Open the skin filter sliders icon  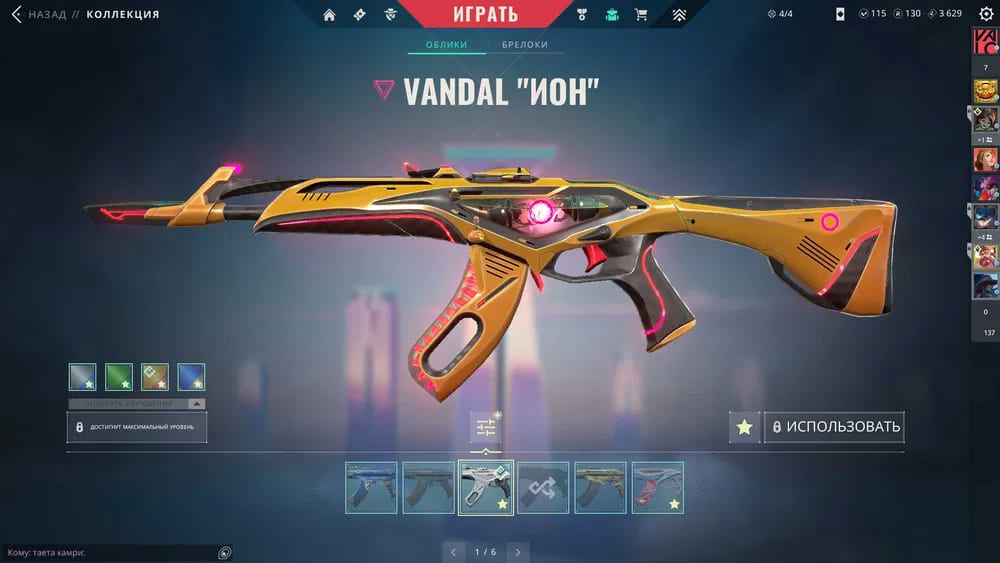486,428
